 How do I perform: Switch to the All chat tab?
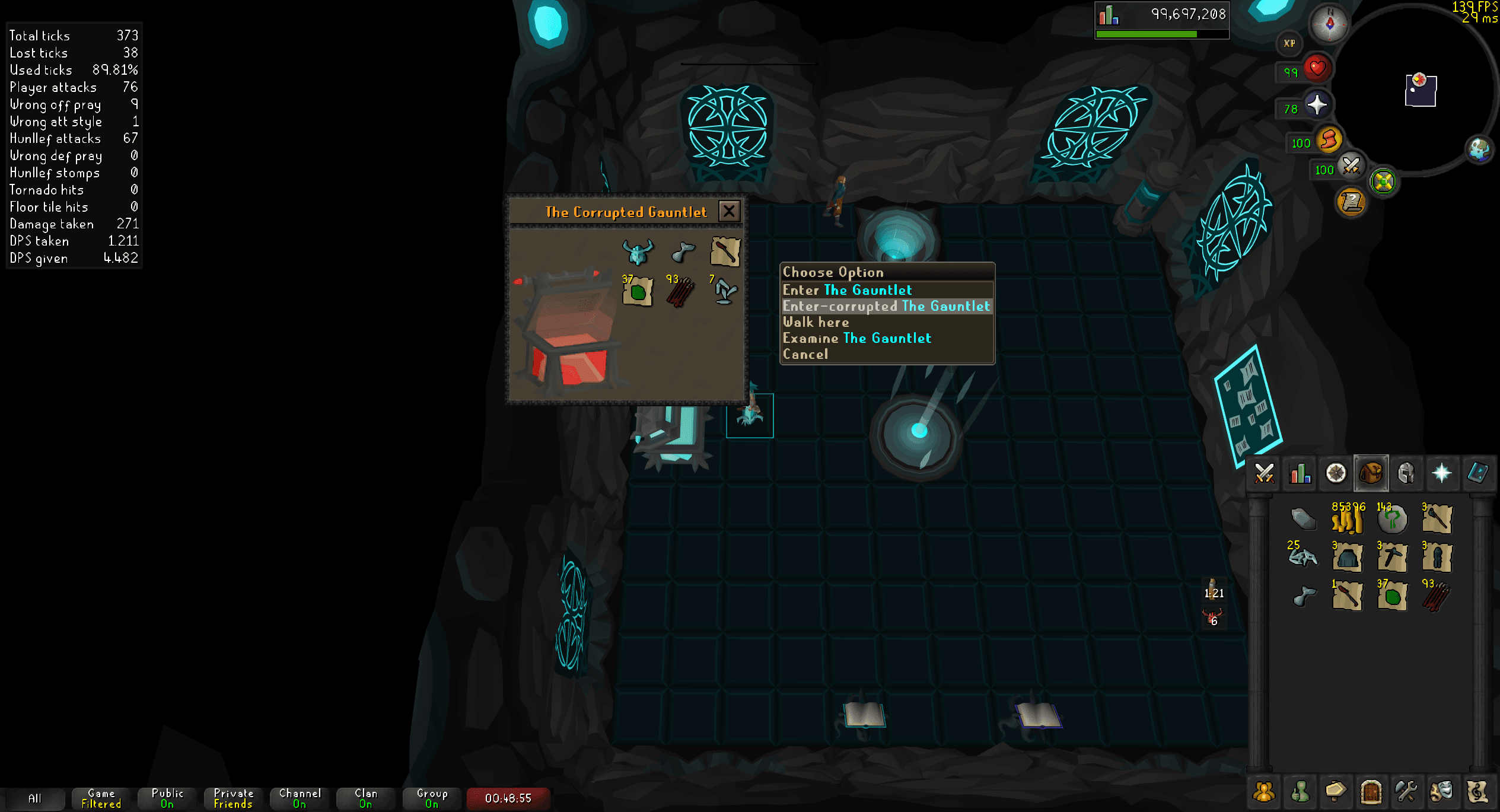pos(37,798)
